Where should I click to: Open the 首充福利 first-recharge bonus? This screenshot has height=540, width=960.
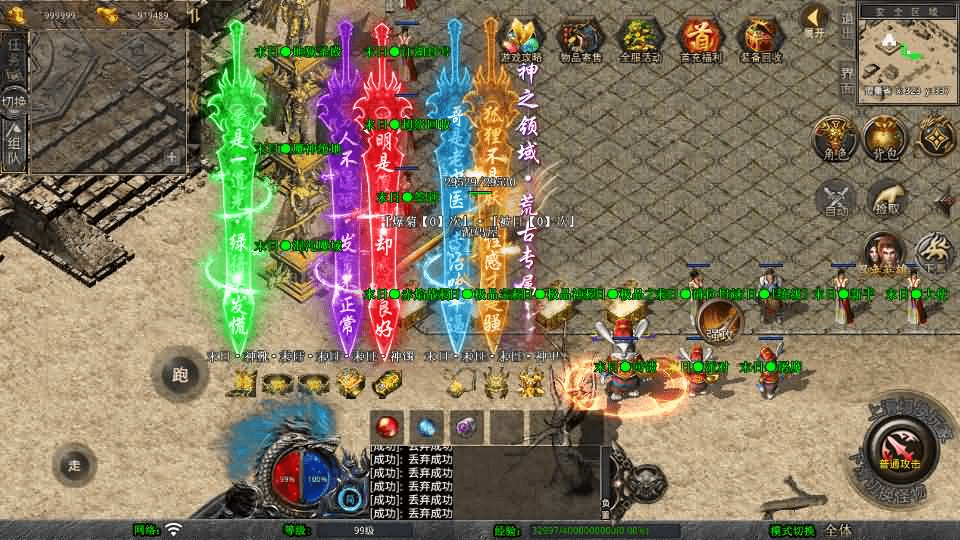(x=700, y=40)
